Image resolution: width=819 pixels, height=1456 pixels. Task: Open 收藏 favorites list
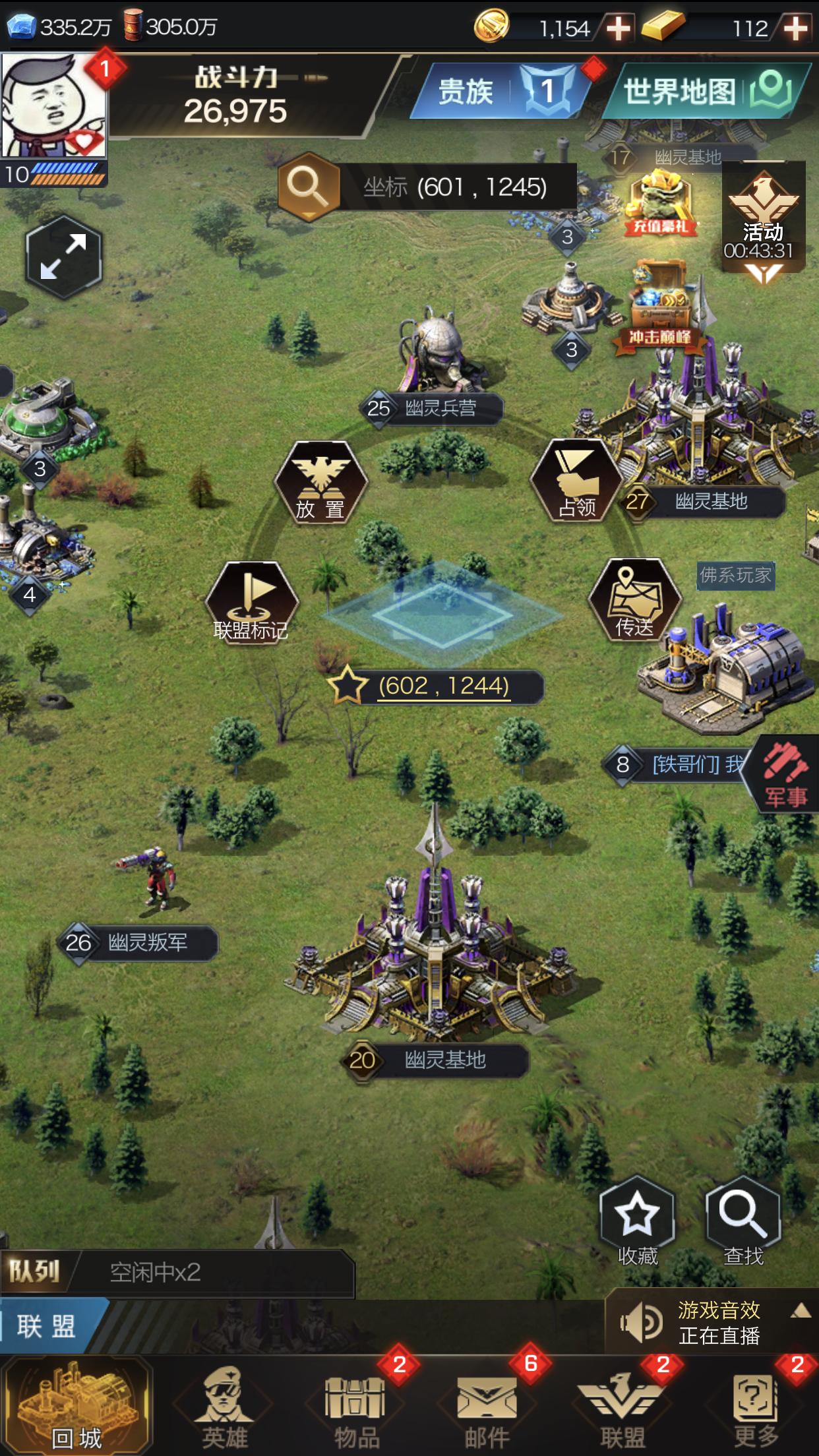638,1221
